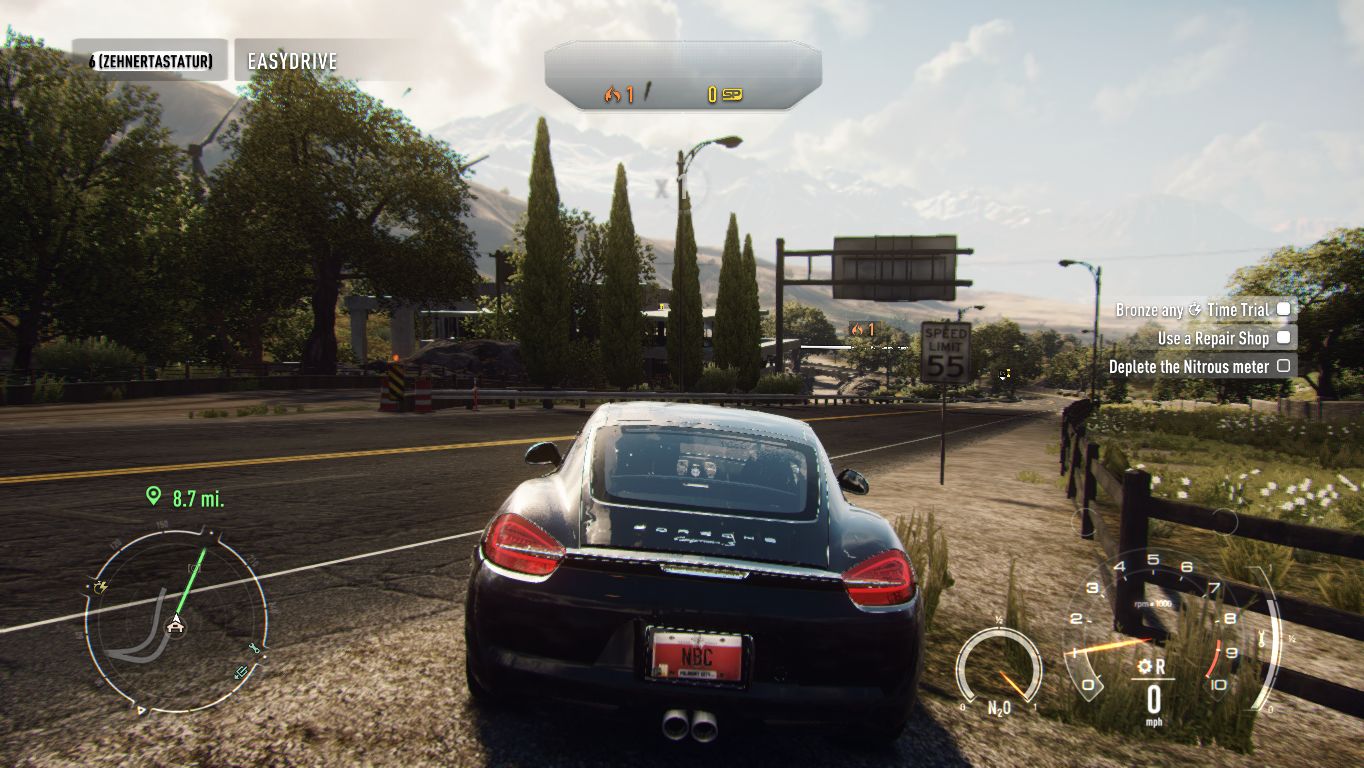This screenshot has width=1364, height=768.
Task: Tick the Use a Repair Shop checkbox
Action: coord(1283,338)
